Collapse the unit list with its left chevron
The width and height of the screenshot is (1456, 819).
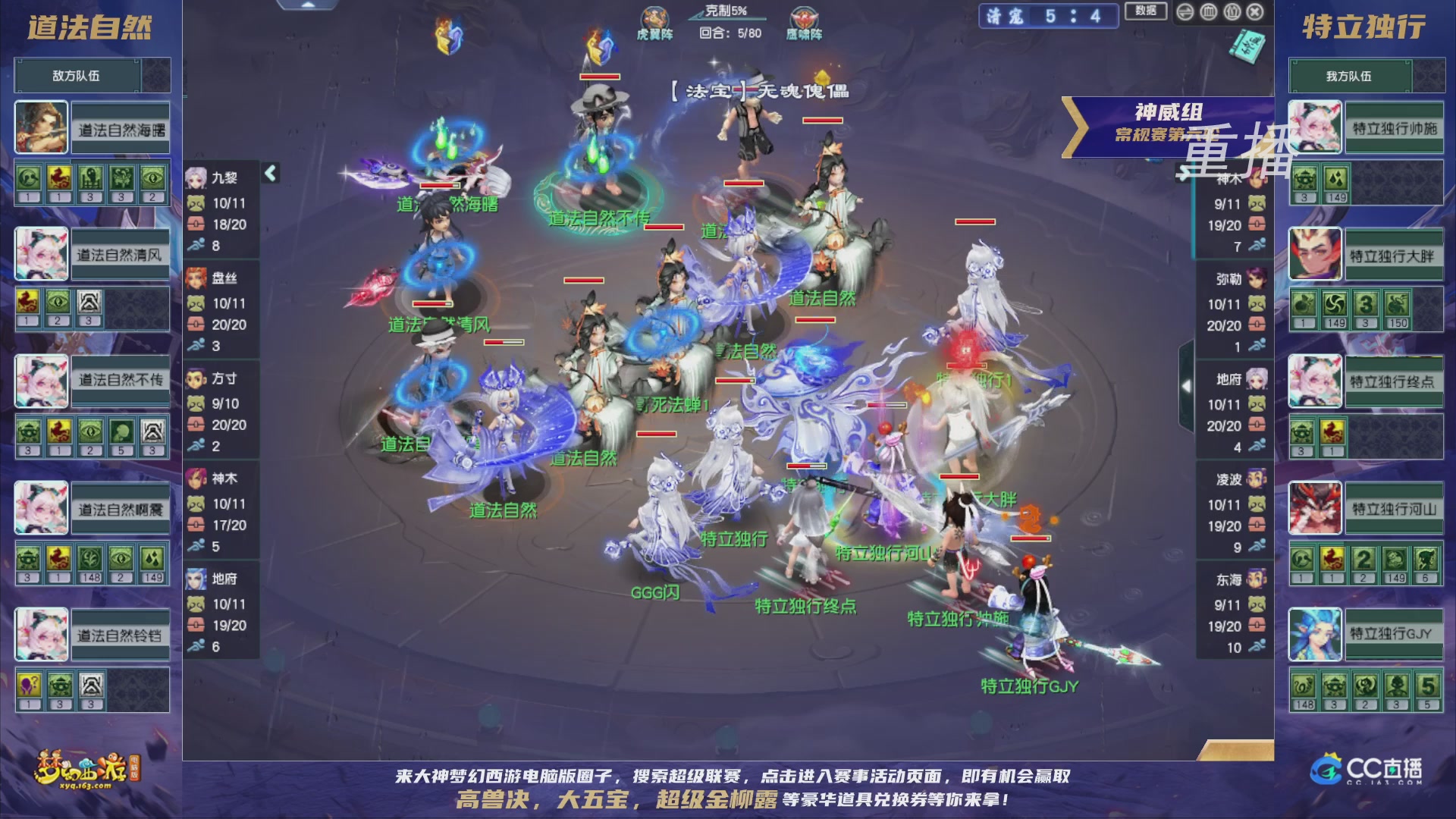click(269, 172)
